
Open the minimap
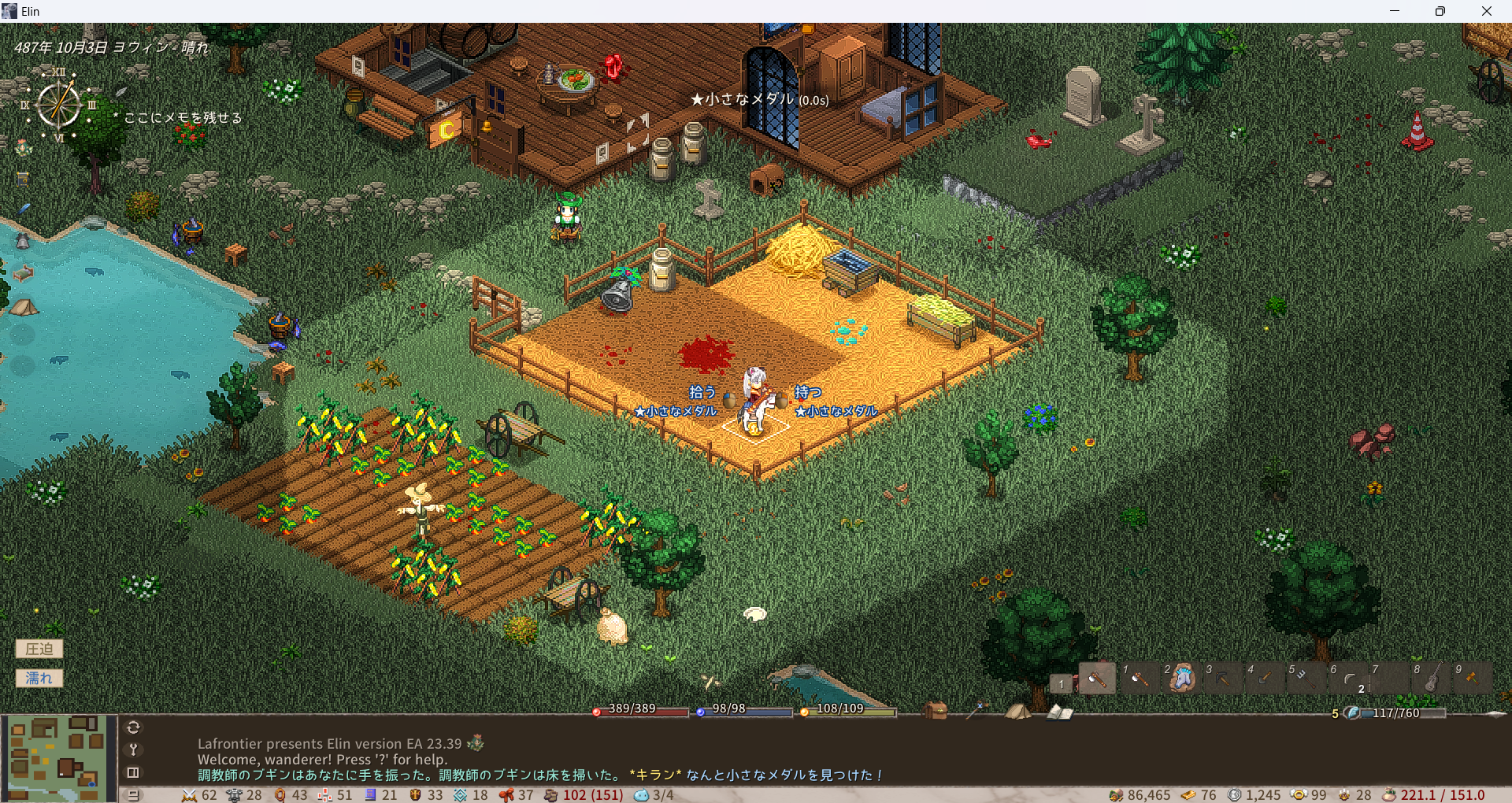[x=55, y=757]
